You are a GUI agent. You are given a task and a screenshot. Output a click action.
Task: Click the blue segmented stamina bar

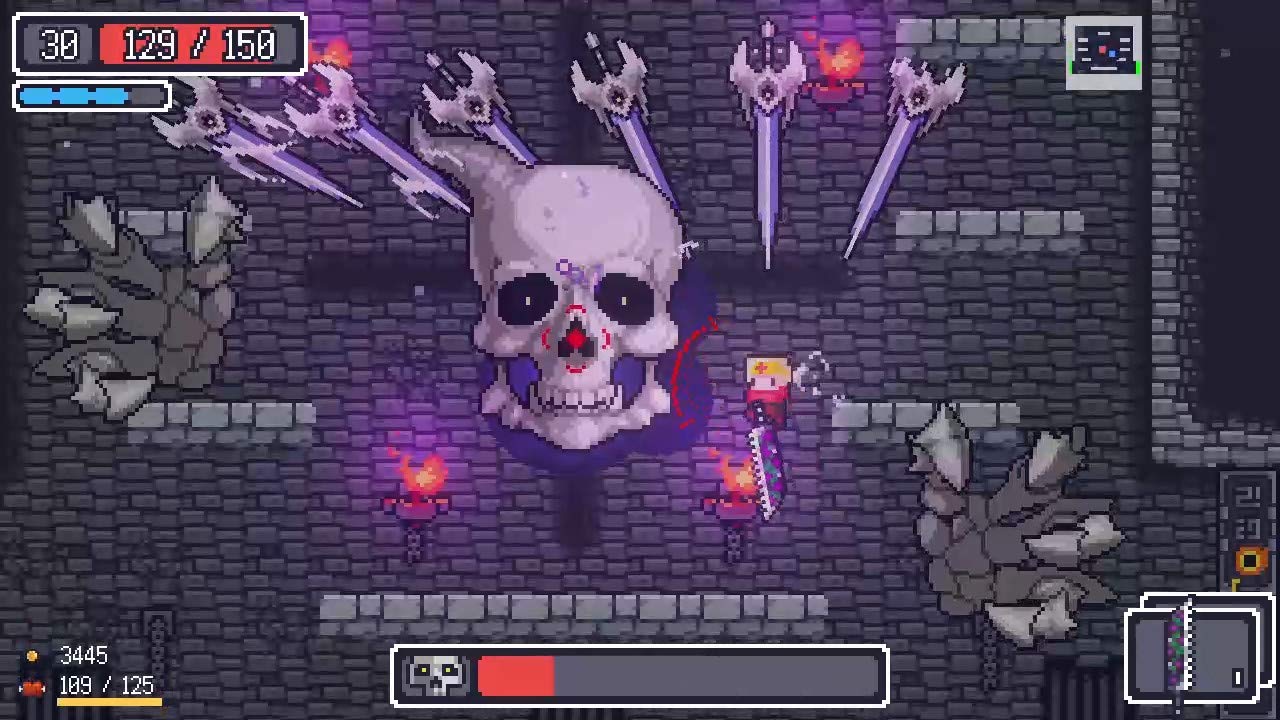[x=90, y=95]
